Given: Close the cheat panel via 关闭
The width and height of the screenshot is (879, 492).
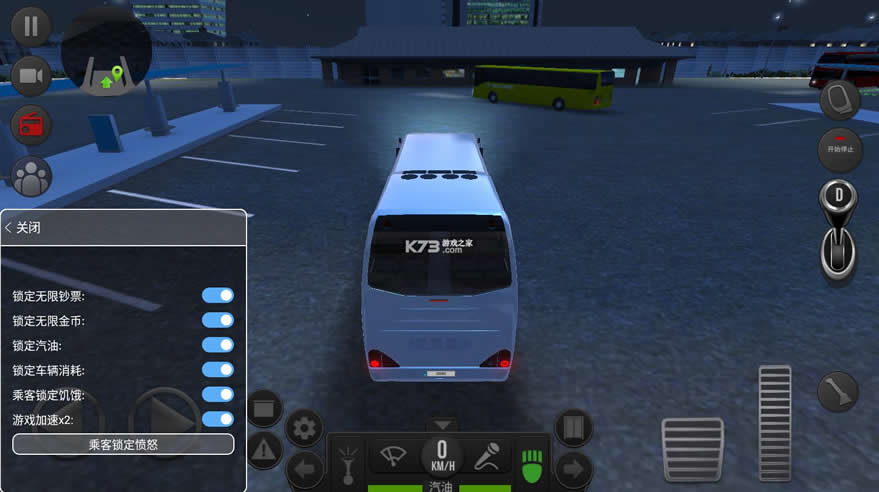Looking at the screenshot, I should tap(23, 228).
